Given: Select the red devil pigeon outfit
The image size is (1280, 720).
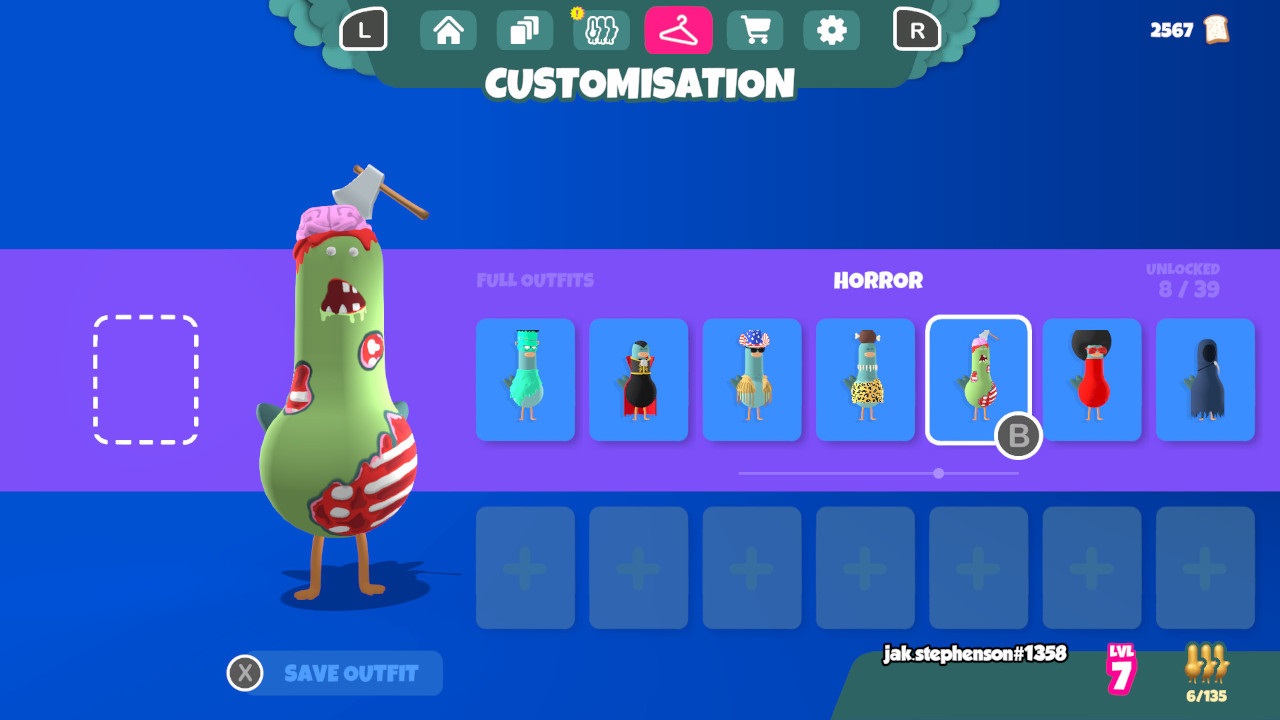Looking at the screenshot, I should click(x=1091, y=380).
